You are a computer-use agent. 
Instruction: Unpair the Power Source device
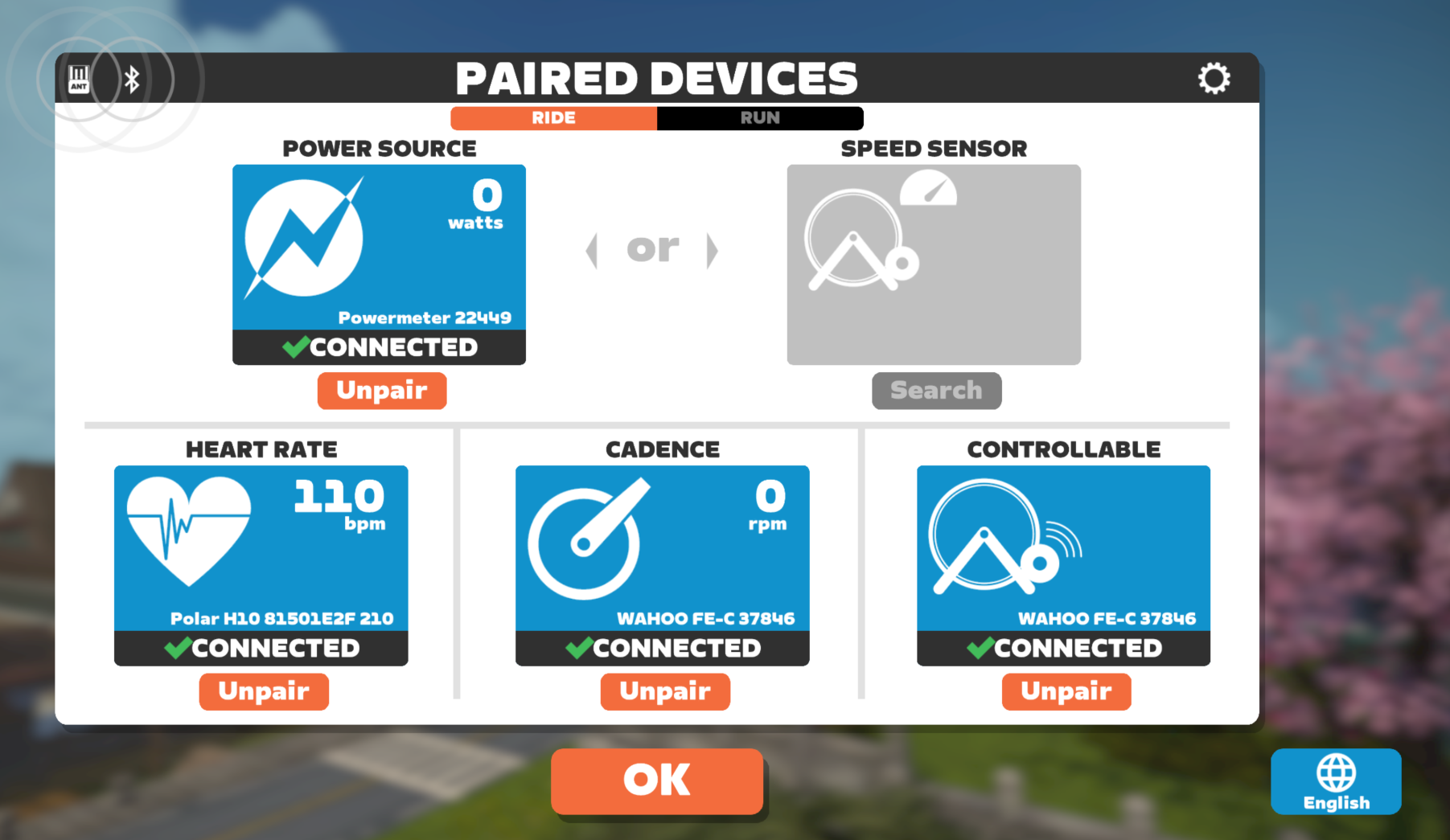pyautogui.click(x=381, y=391)
